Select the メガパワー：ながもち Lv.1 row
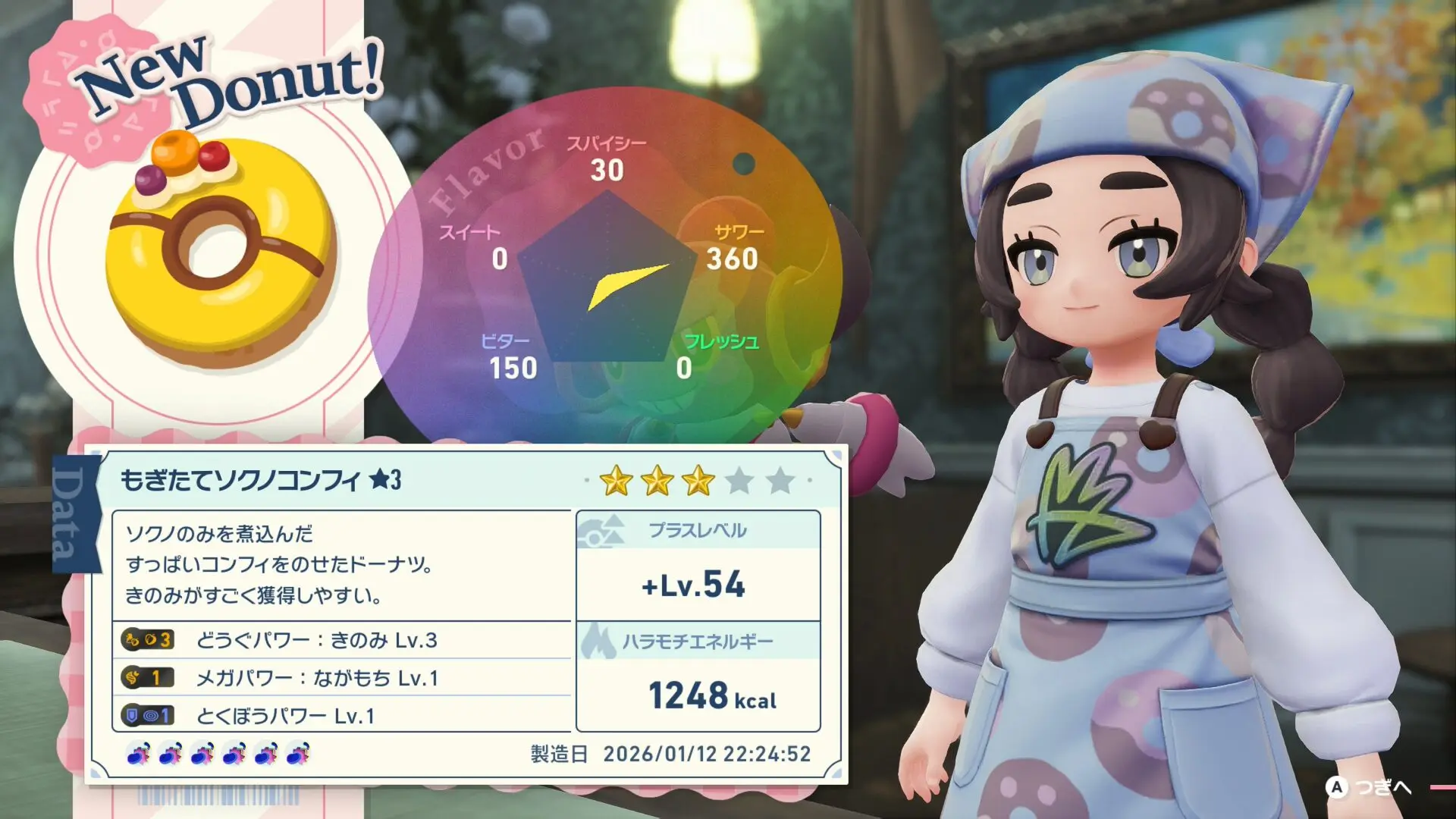Viewport: 1456px width, 819px height. click(x=341, y=677)
